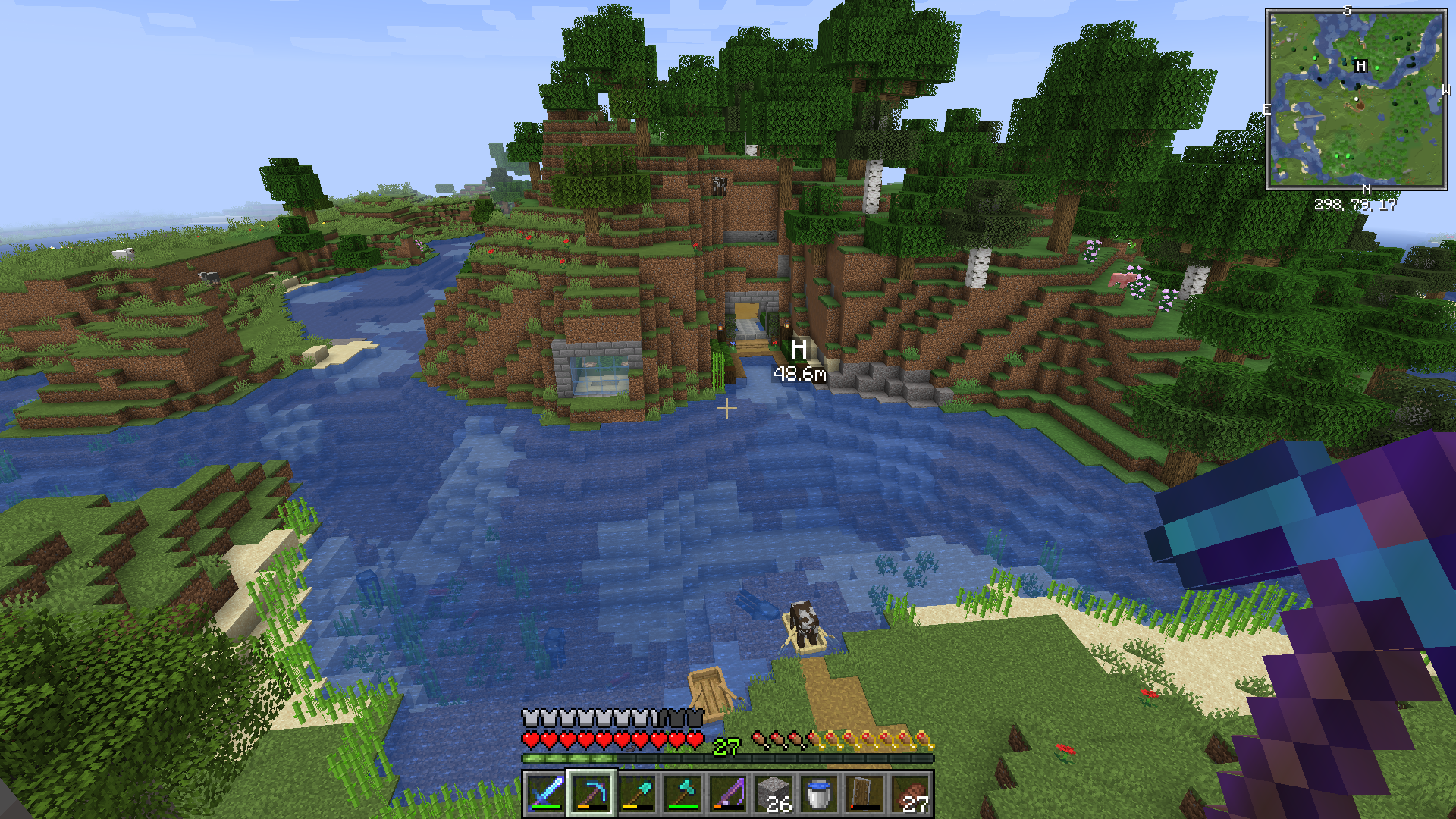The width and height of the screenshot is (1456, 819).
Task: Select the water bucket hotbar slot
Action: [x=819, y=793]
